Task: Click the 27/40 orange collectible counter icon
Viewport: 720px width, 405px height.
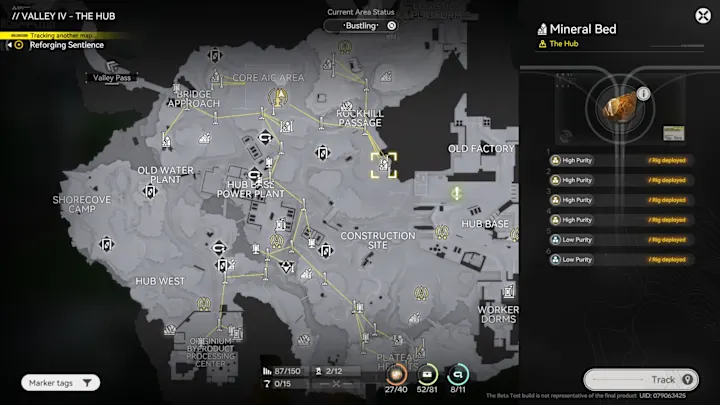Action: point(397,374)
